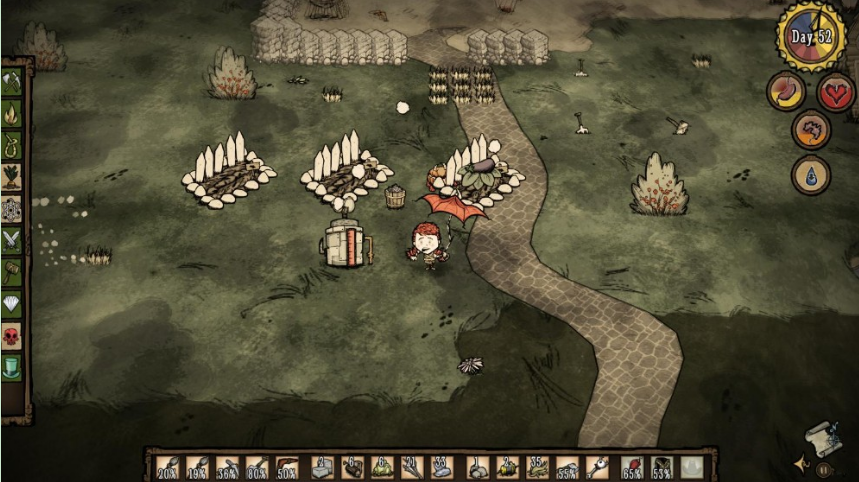Select the Dress tab with green top hat
This screenshot has height=482, width=859.
click(x=13, y=366)
